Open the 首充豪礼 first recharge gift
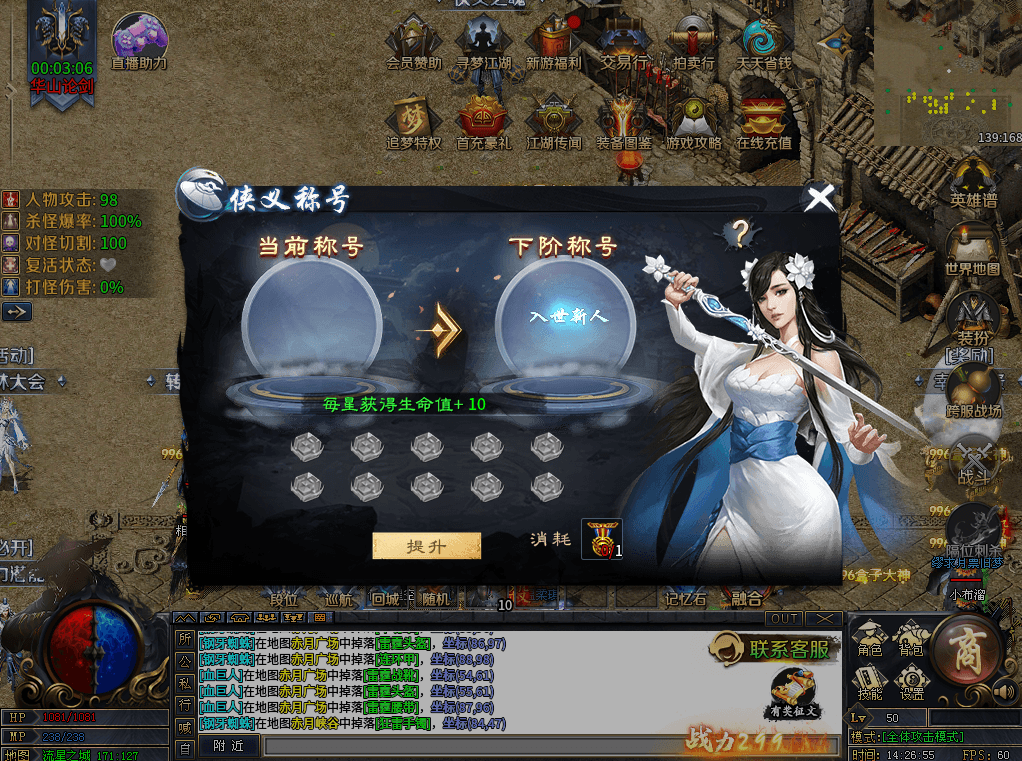This screenshot has height=761, width=1022. [483, 122]
